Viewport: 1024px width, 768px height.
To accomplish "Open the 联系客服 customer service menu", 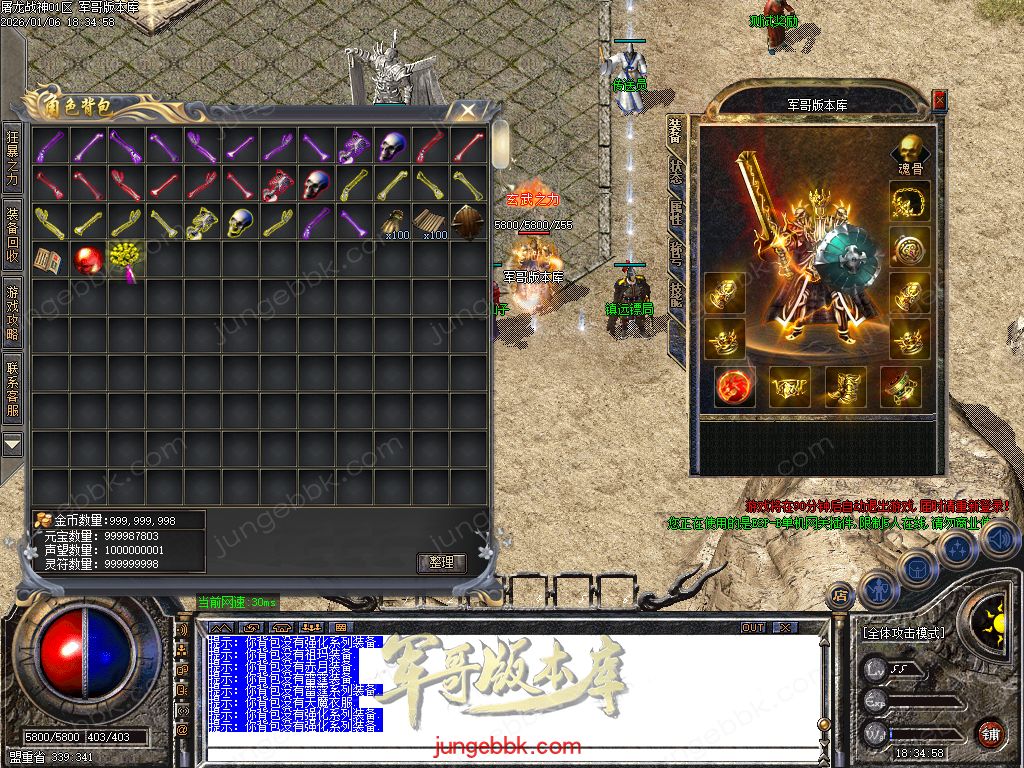I will [x=12, y=389].
